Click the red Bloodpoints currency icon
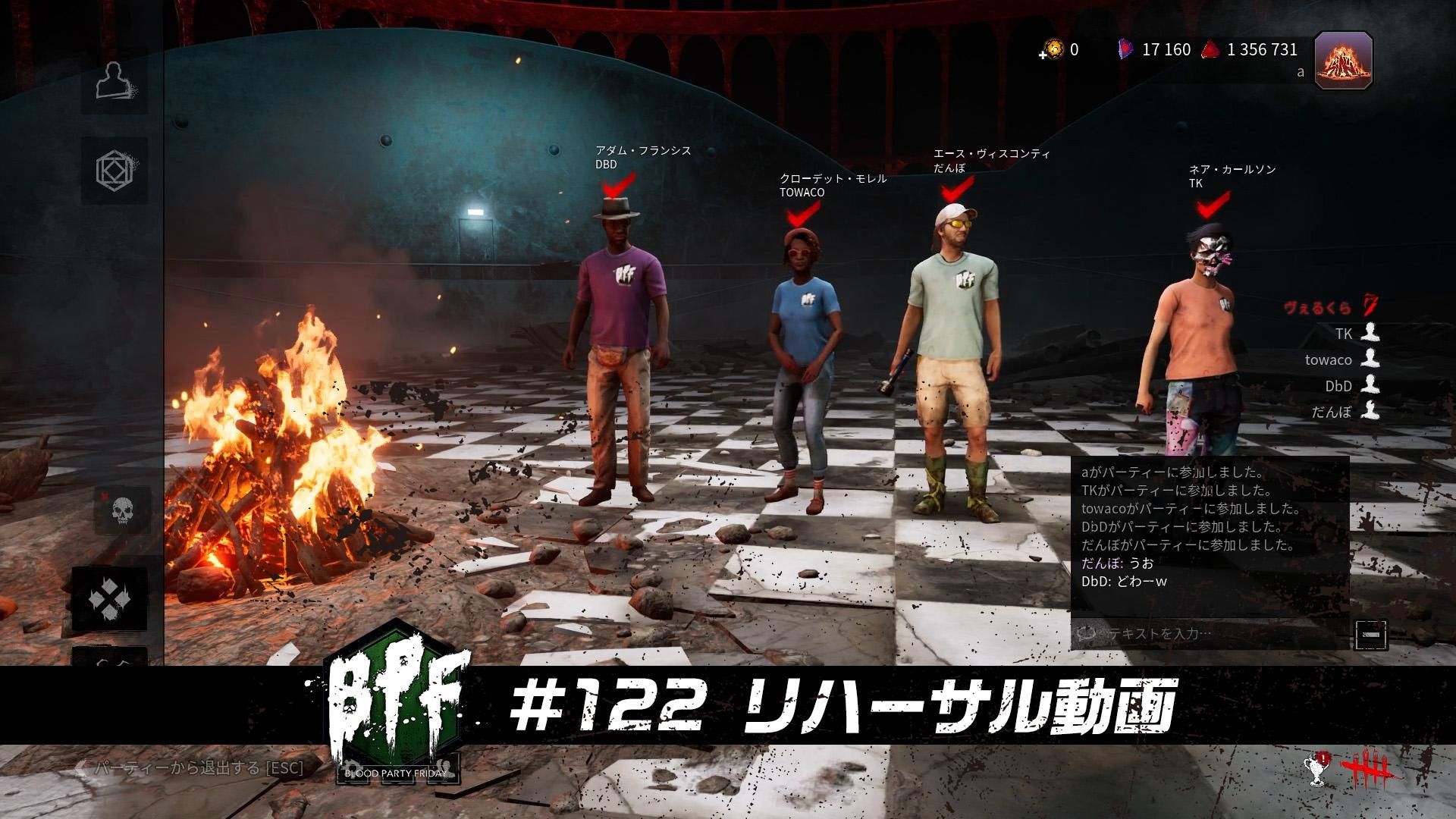This screenshot has width=1456, height=819. 1213,49
